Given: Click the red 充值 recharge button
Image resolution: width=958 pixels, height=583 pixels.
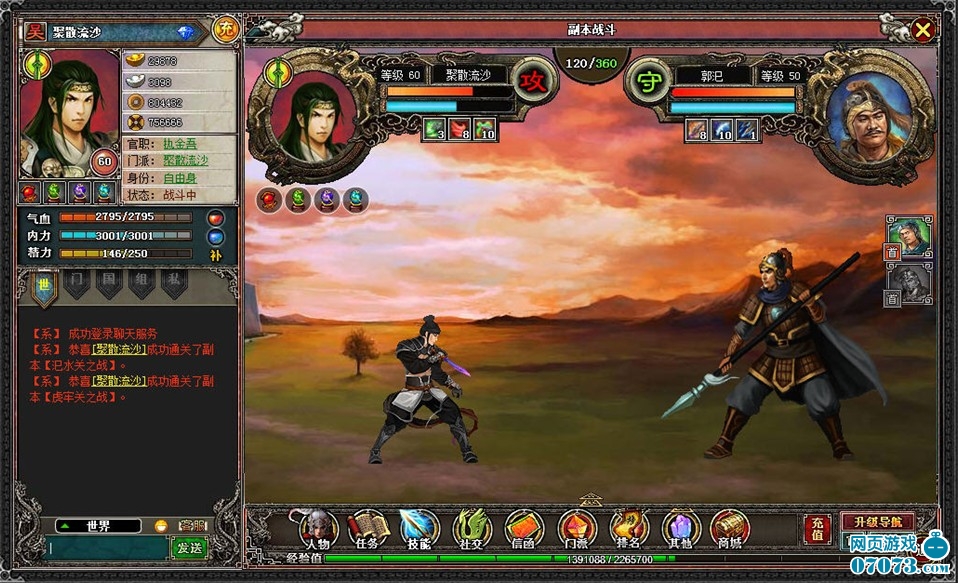Looking at the screenshot, I should [816, 529].
